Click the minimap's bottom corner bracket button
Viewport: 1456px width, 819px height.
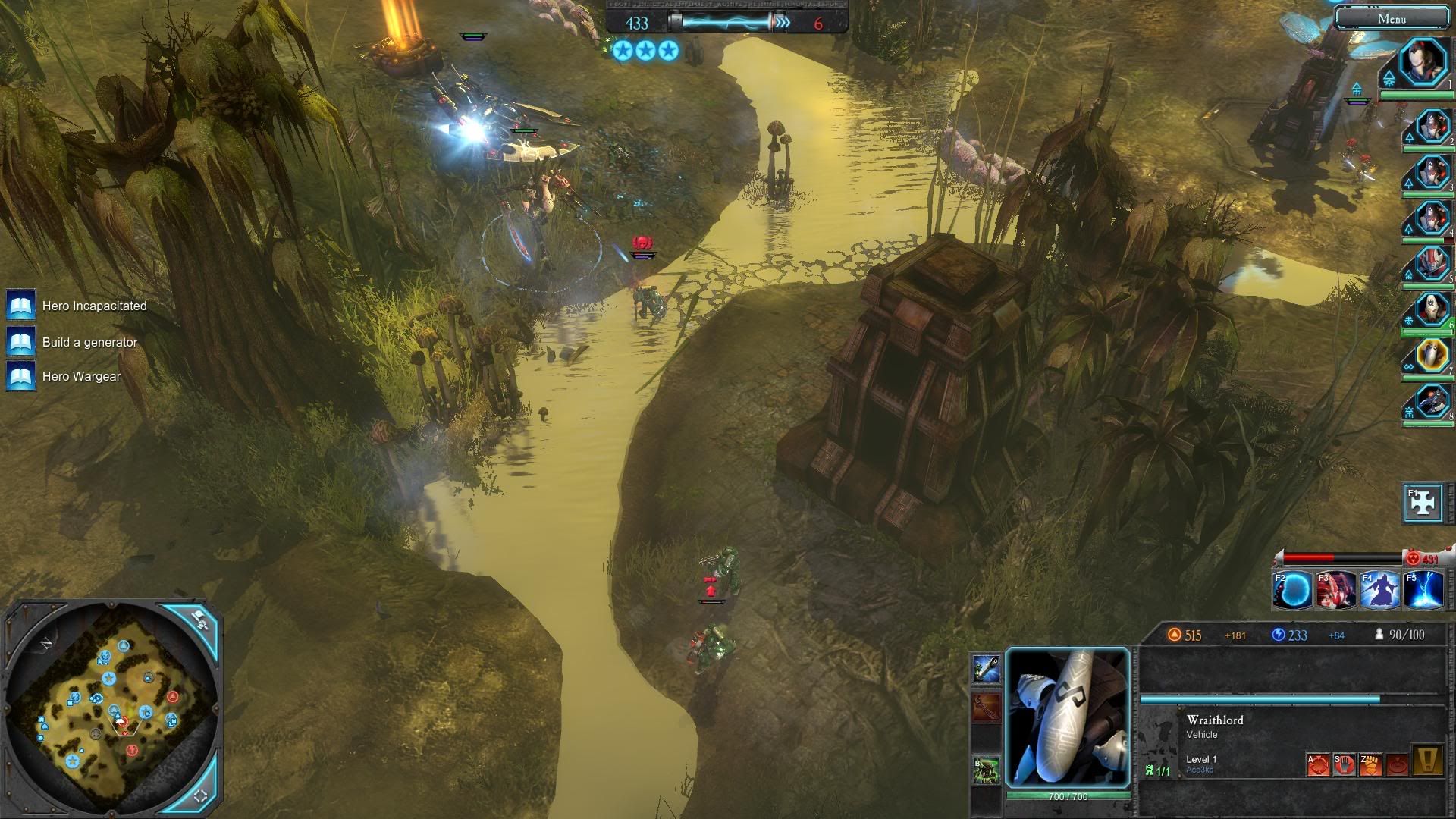coord(201,795)
